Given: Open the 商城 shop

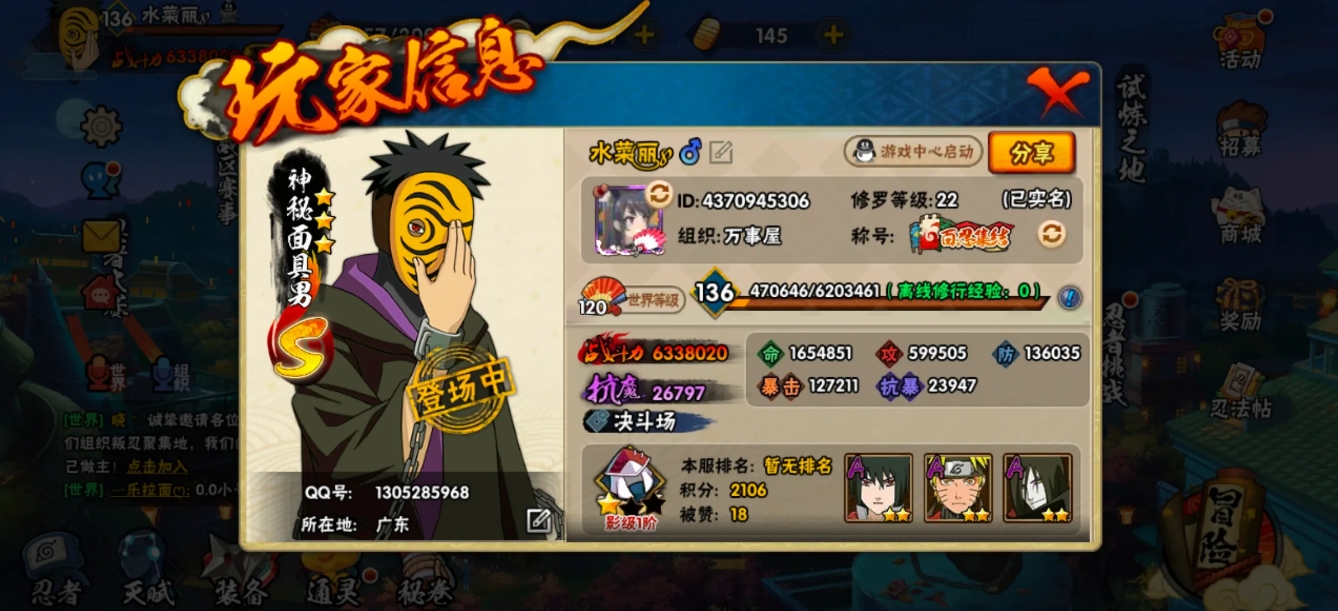Looking at the screenshot, I should pos(1240,215).
